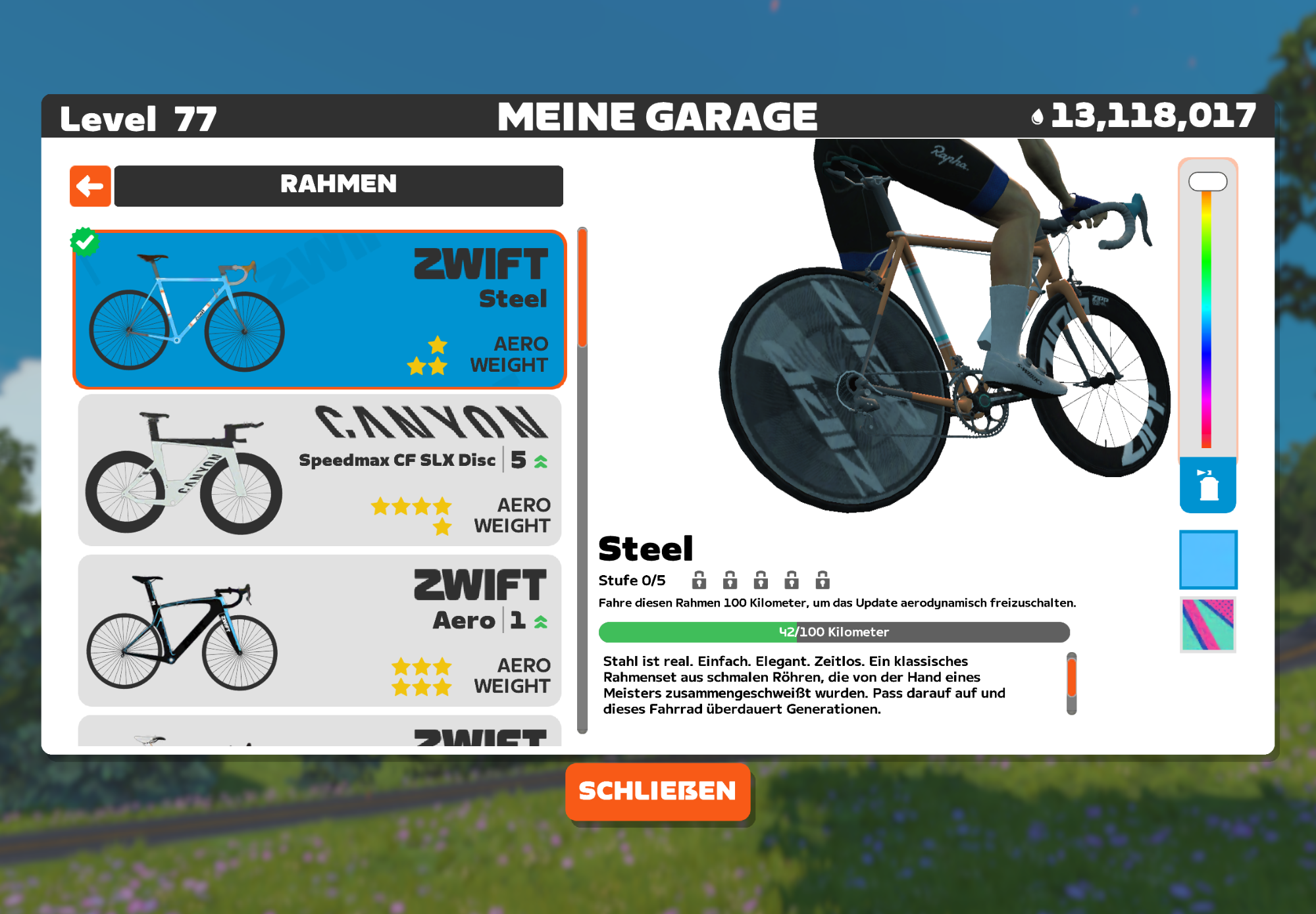Activate the blue spray paint can button

click(x=1207, y=486)
